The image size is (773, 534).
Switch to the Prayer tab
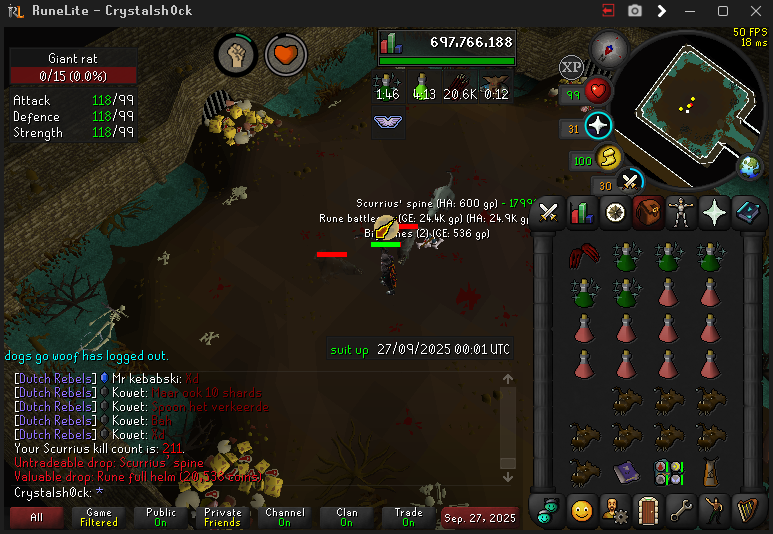714,212
